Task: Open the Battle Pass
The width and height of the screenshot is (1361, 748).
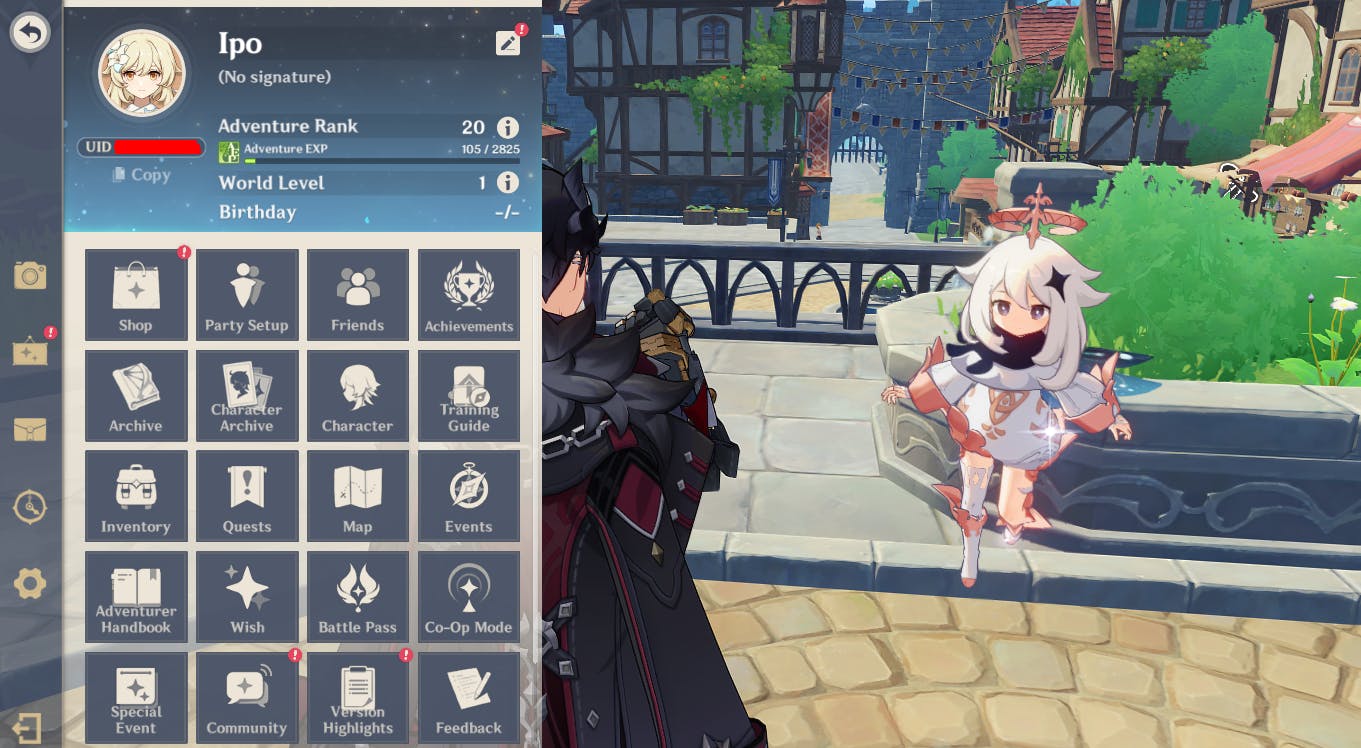Action: pyautogui.click(x=358, y=597)
